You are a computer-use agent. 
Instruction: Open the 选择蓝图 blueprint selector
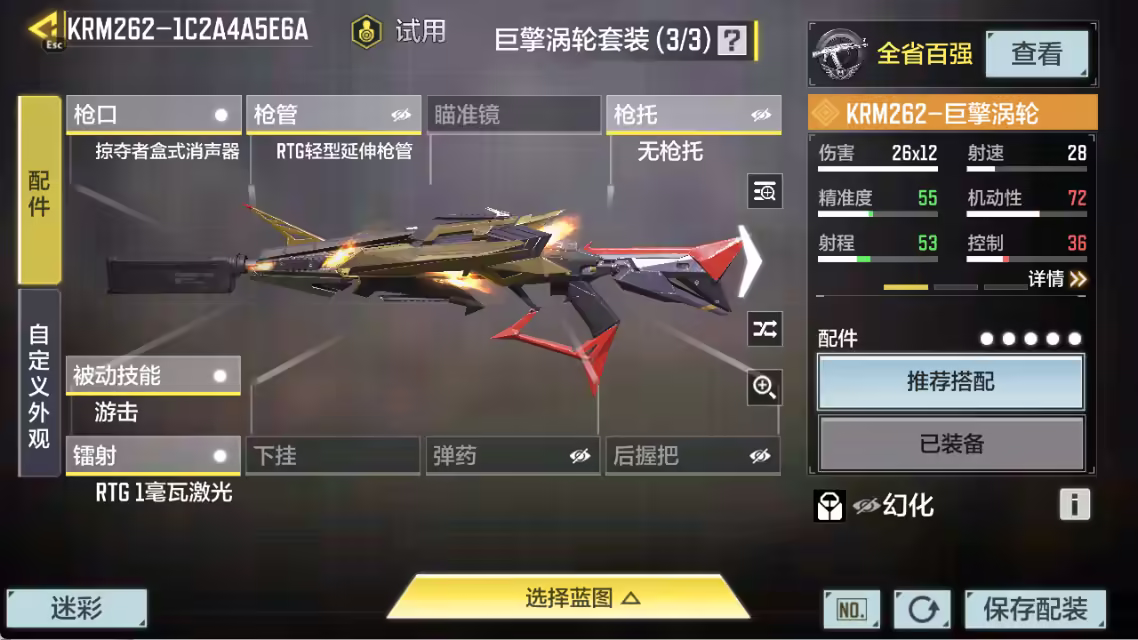coord(568,598)
